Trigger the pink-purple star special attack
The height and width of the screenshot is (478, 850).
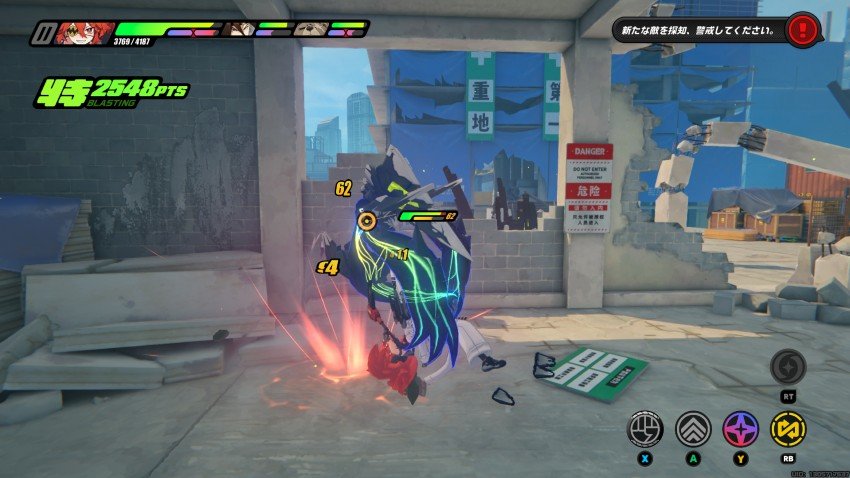[x=741, y=429]
